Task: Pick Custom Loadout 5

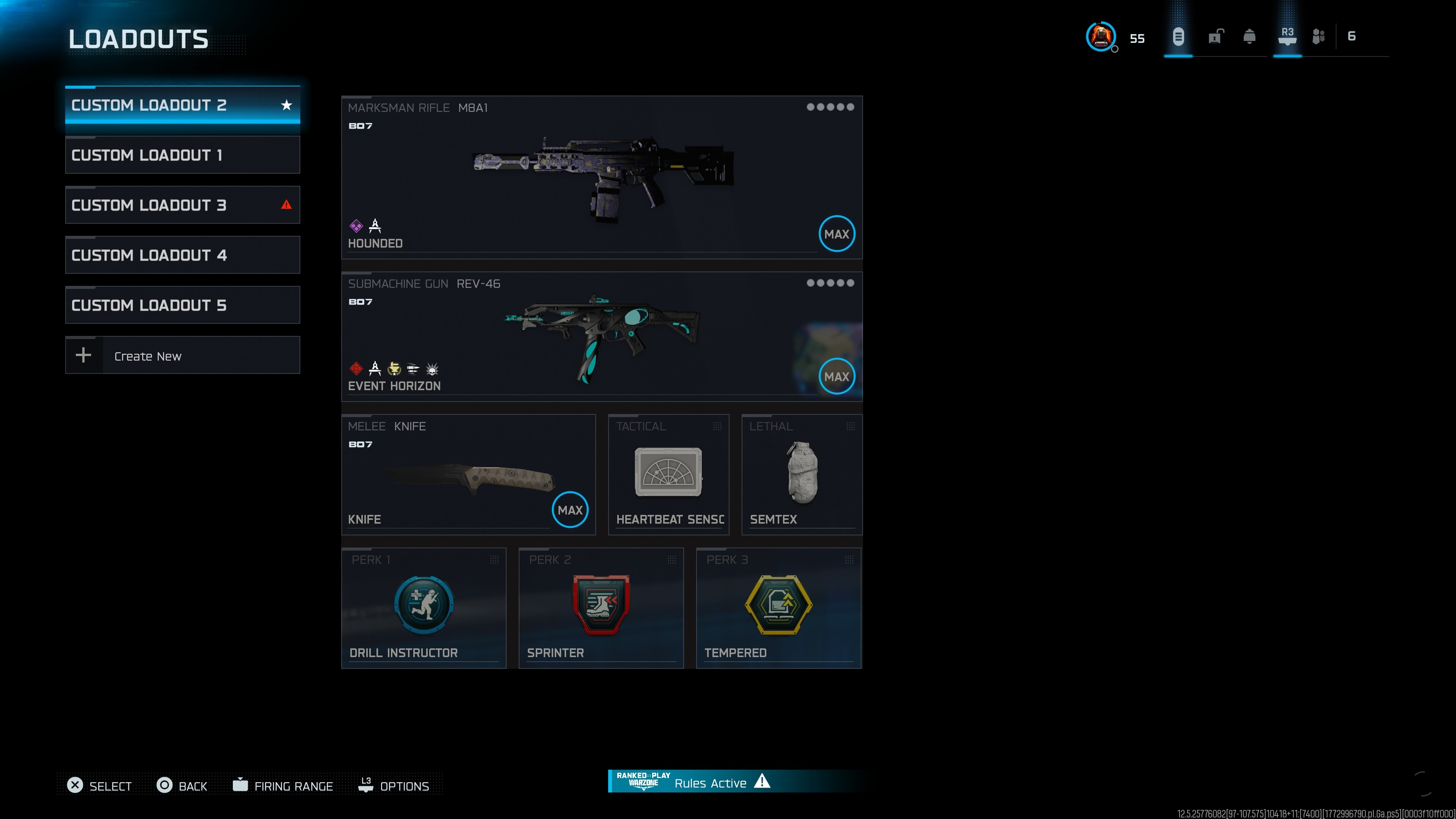Action: pos(182,305)
